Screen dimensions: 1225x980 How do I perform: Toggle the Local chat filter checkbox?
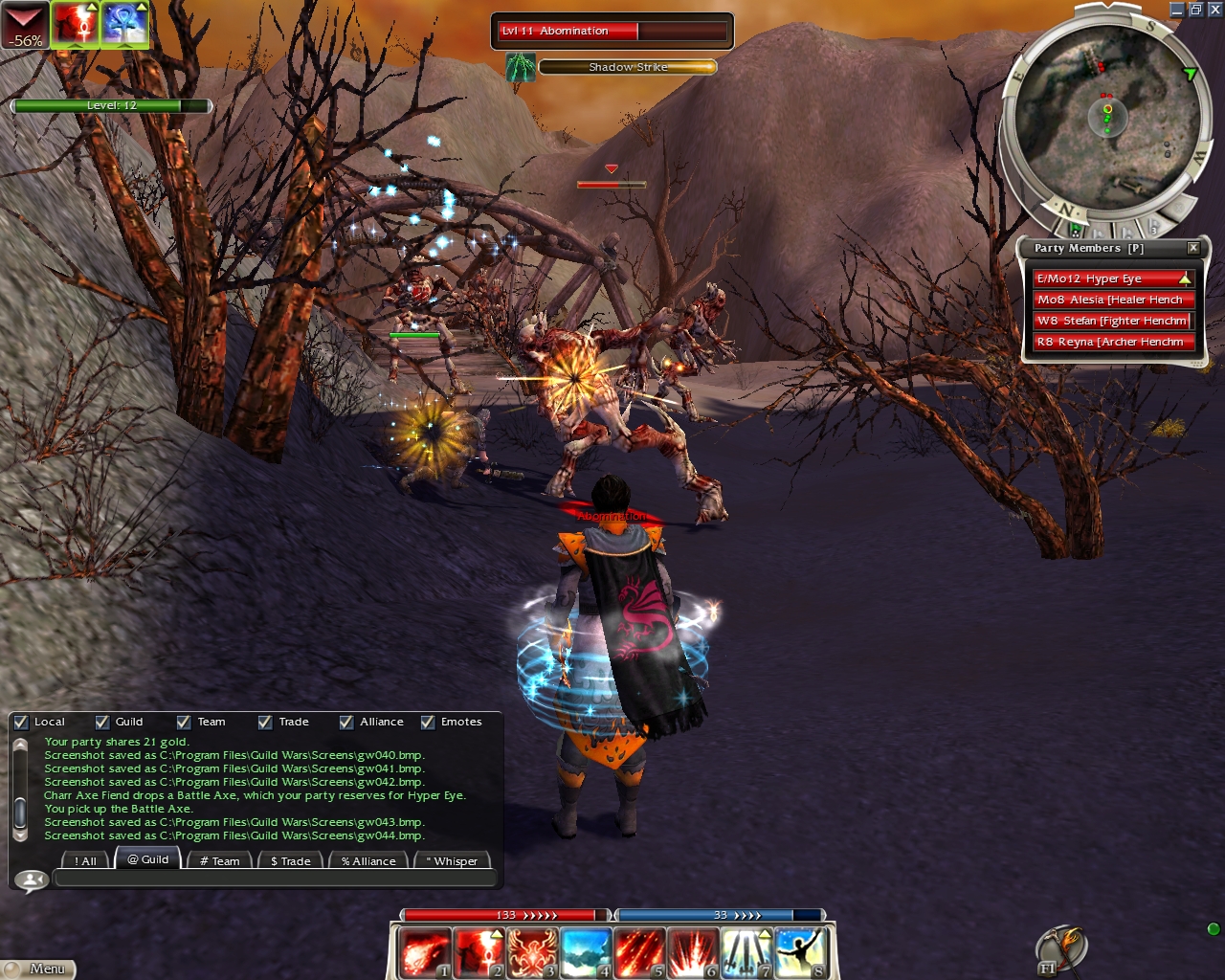[x=22, y=722]
